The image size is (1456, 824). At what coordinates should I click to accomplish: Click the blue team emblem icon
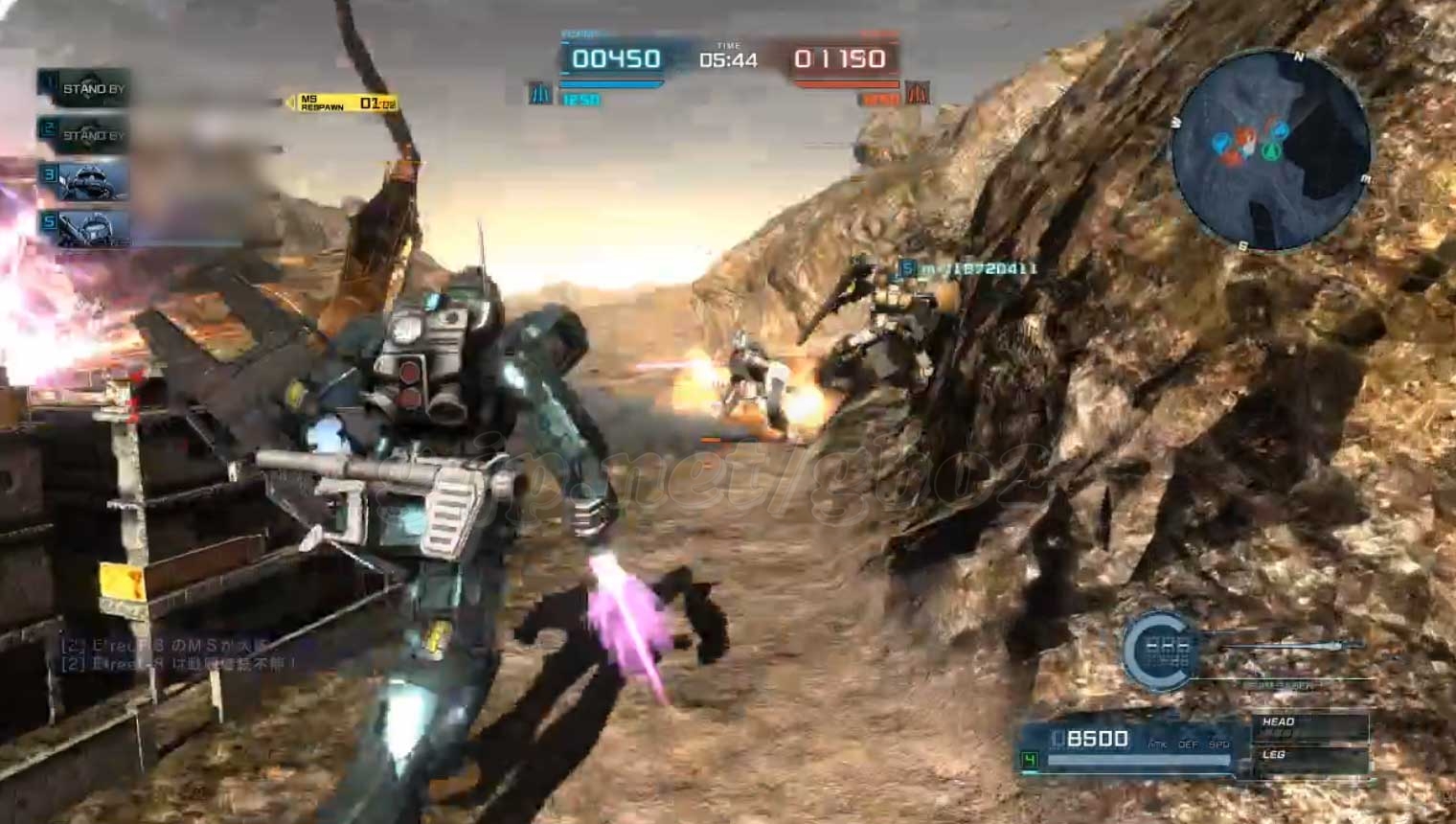click(540, 94)
